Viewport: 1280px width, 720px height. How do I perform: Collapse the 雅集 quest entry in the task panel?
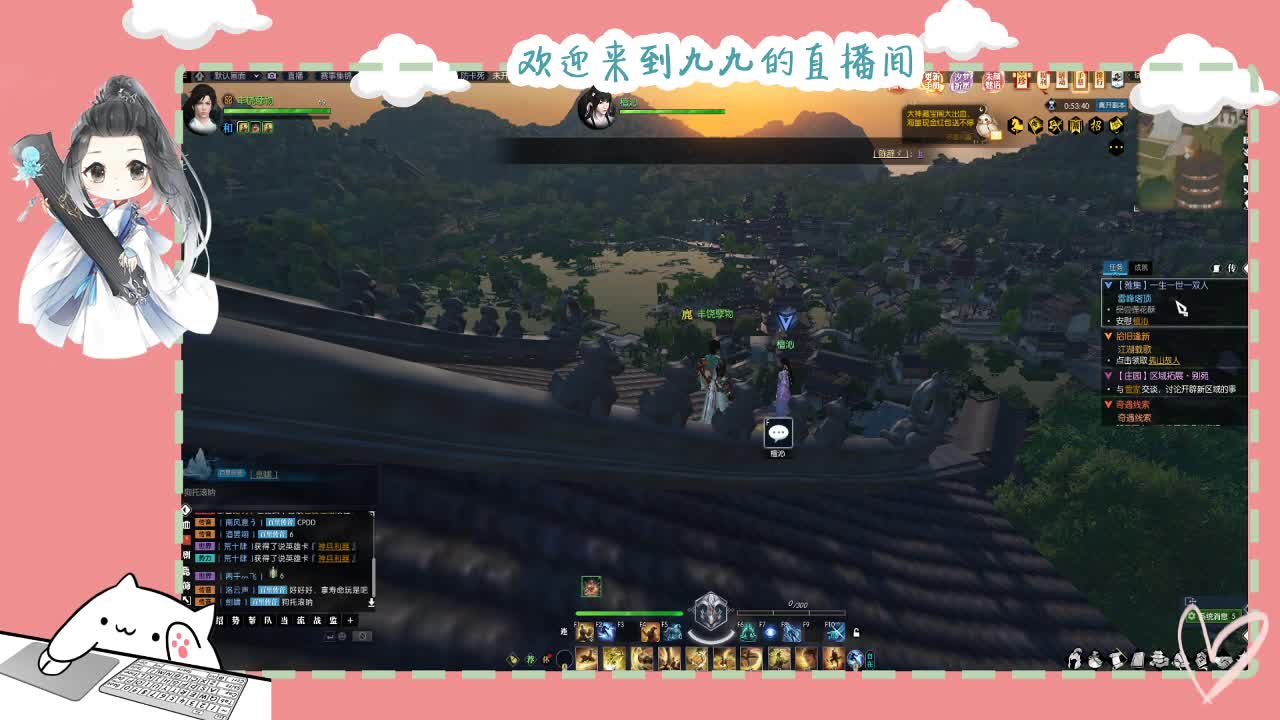1108,285
